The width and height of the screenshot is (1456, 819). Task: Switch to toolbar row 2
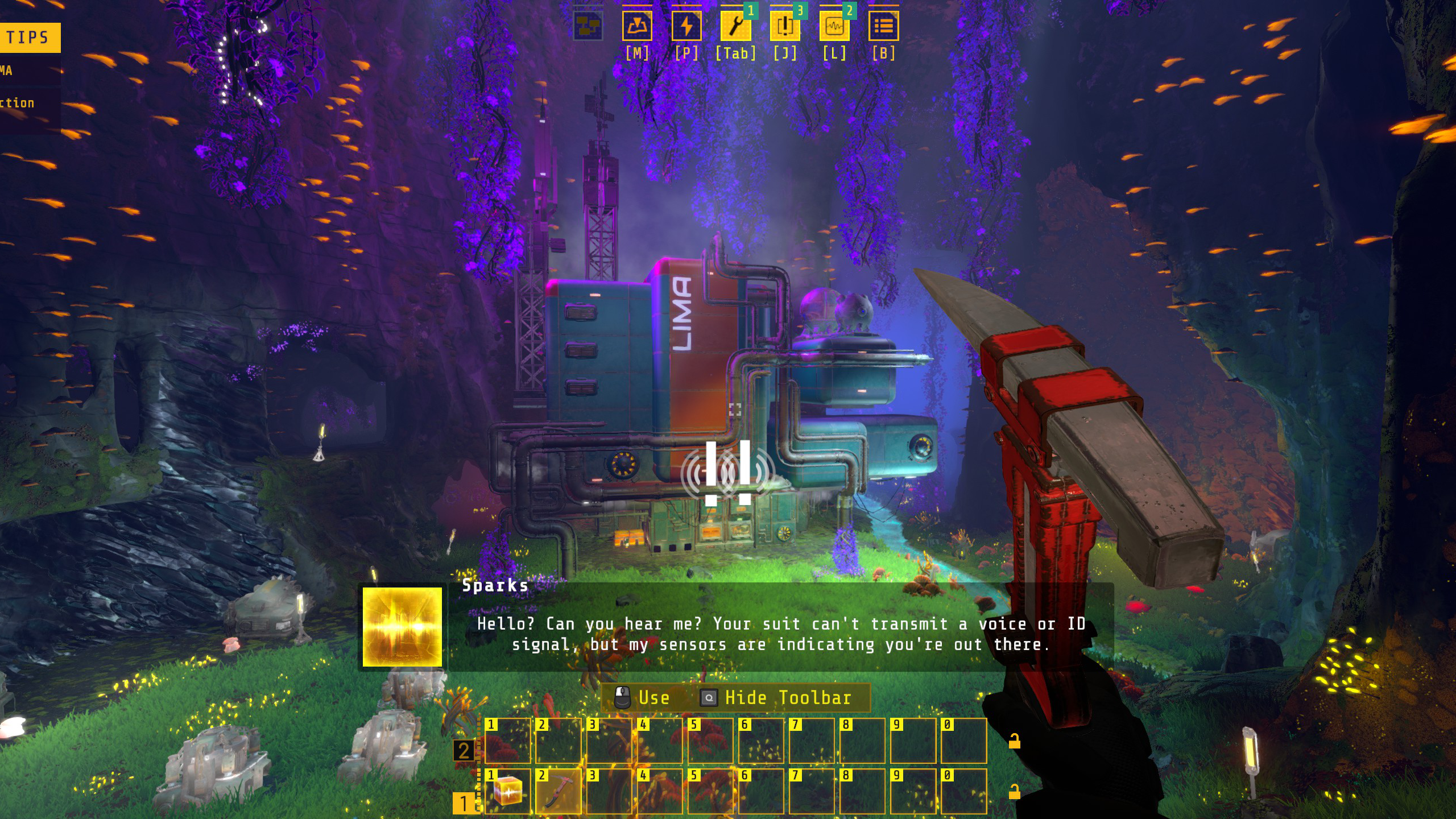pyautogui.click(x=464, y=751)
